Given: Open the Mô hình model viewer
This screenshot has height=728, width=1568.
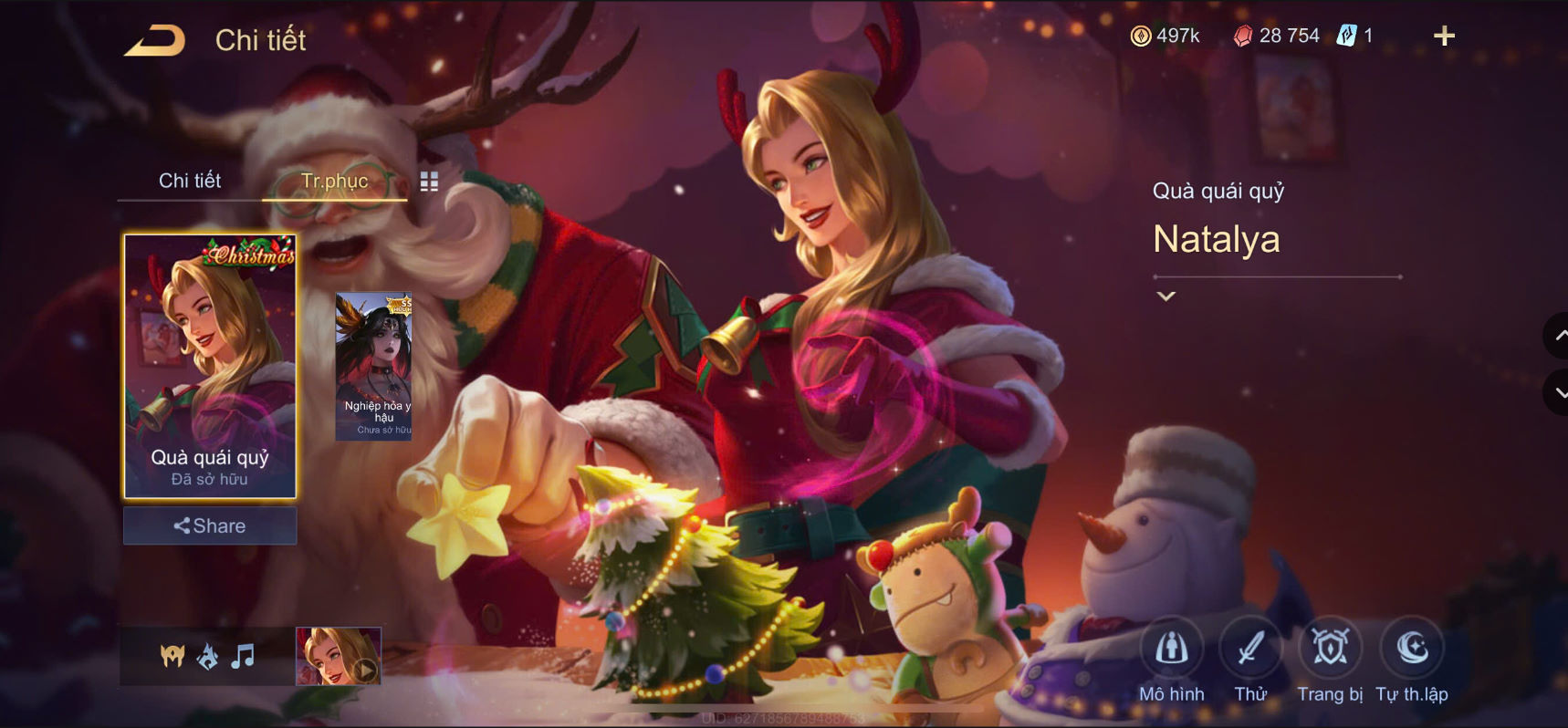Looking at the screenshot, I should 1171,650.
